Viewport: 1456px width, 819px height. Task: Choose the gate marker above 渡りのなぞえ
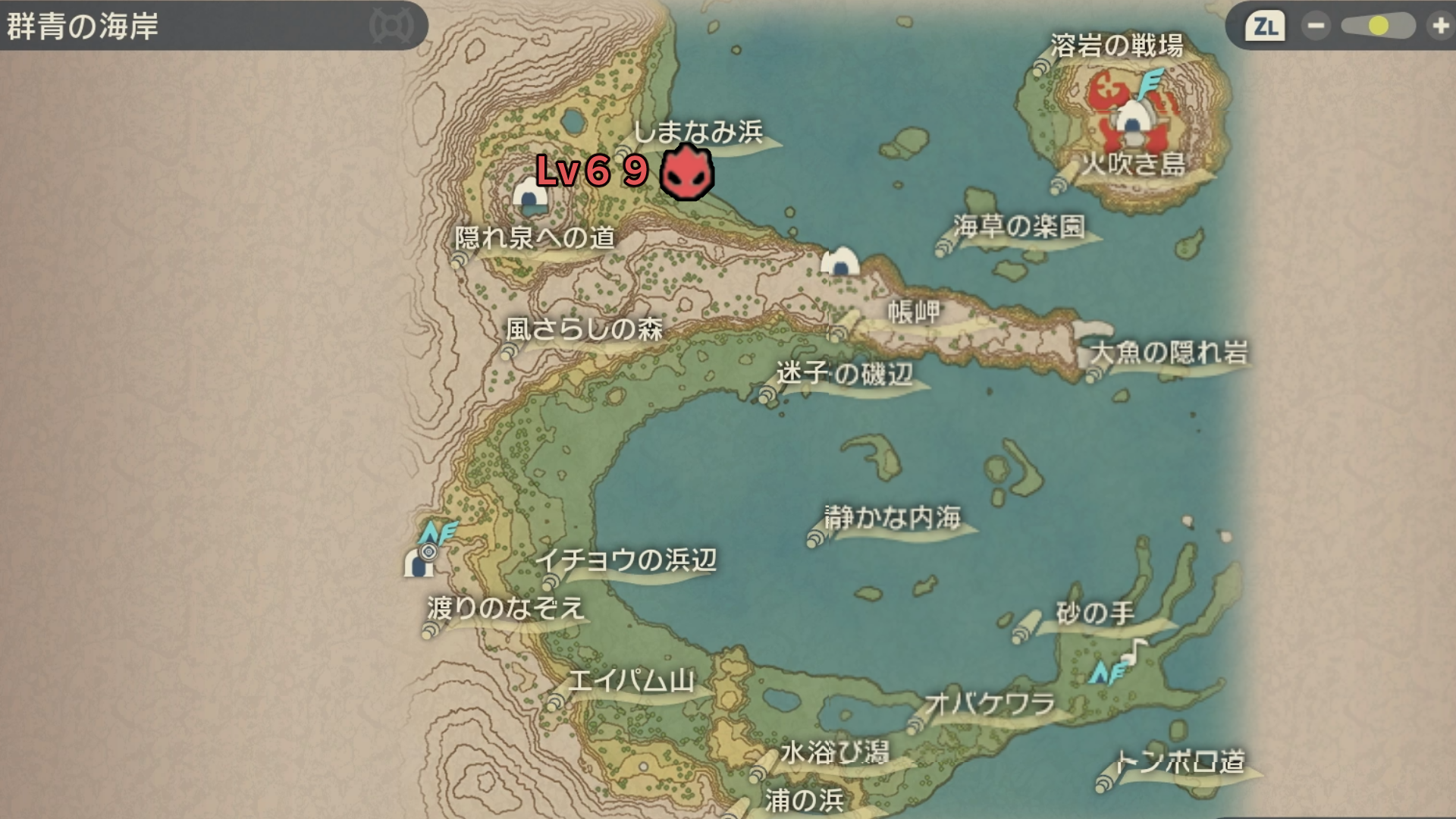[419, 562]
